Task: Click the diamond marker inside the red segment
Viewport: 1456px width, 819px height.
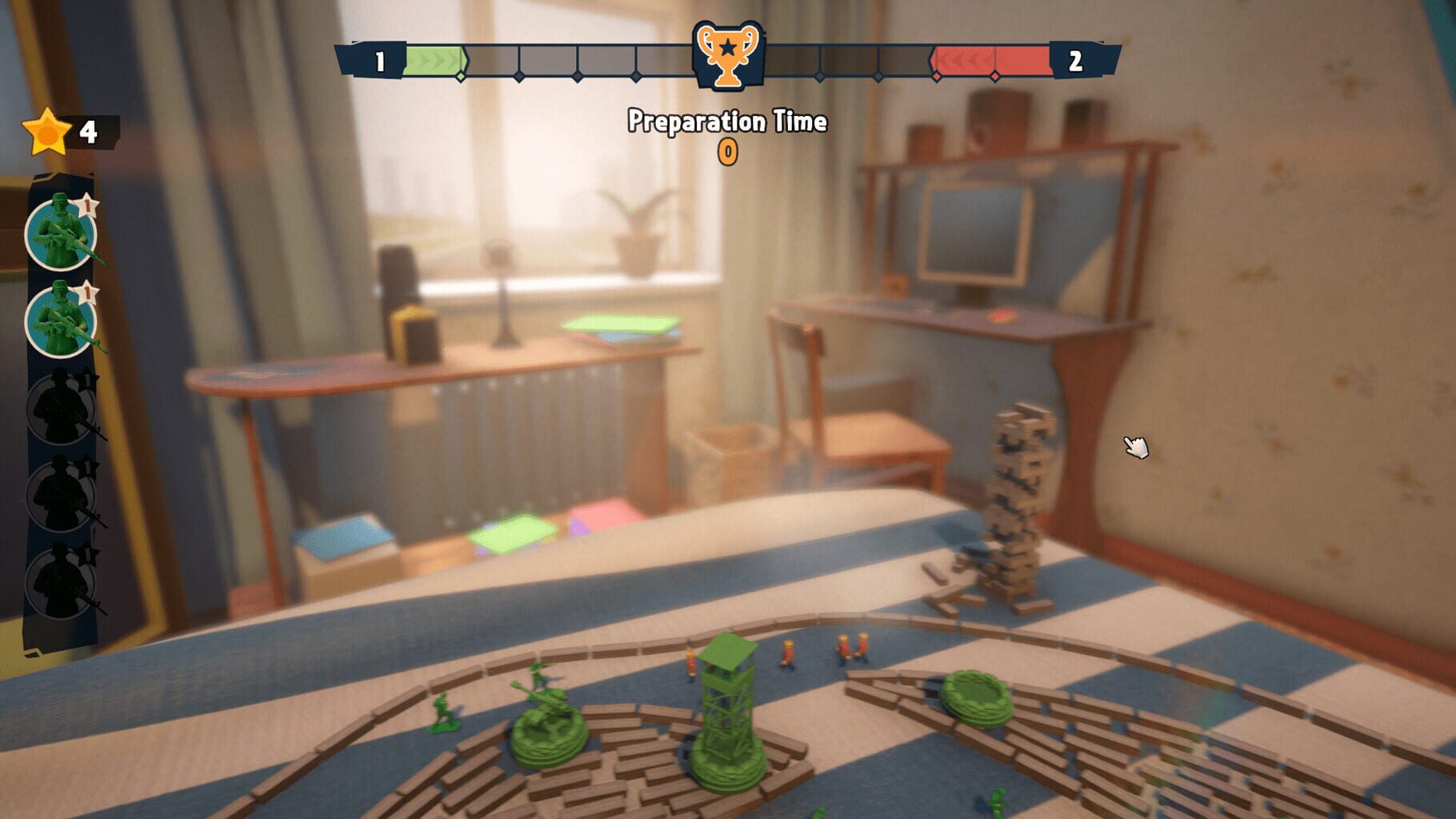Action: (x=994, y=78)
